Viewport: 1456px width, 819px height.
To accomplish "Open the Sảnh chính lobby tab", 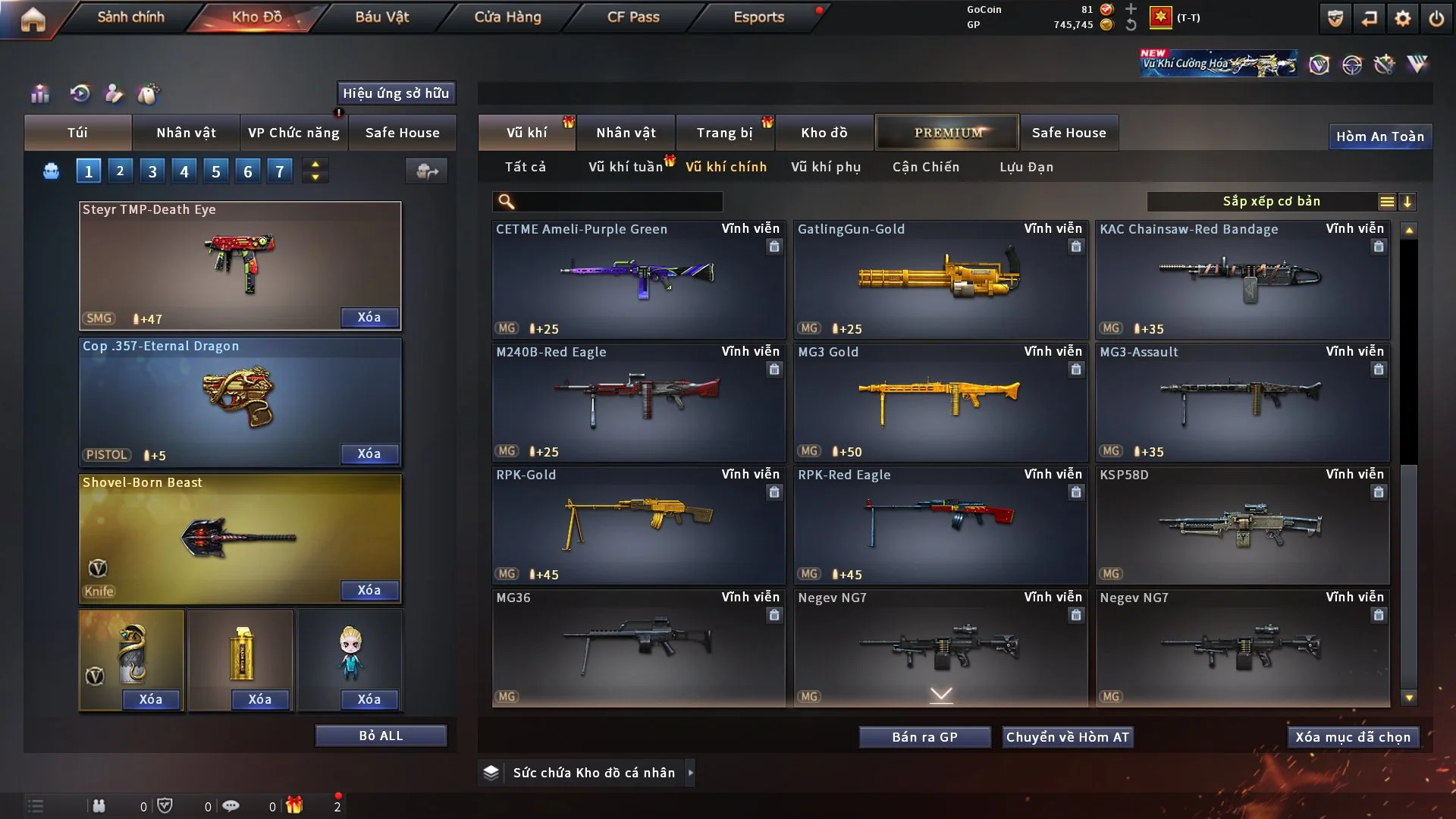I will coord(130,17).
